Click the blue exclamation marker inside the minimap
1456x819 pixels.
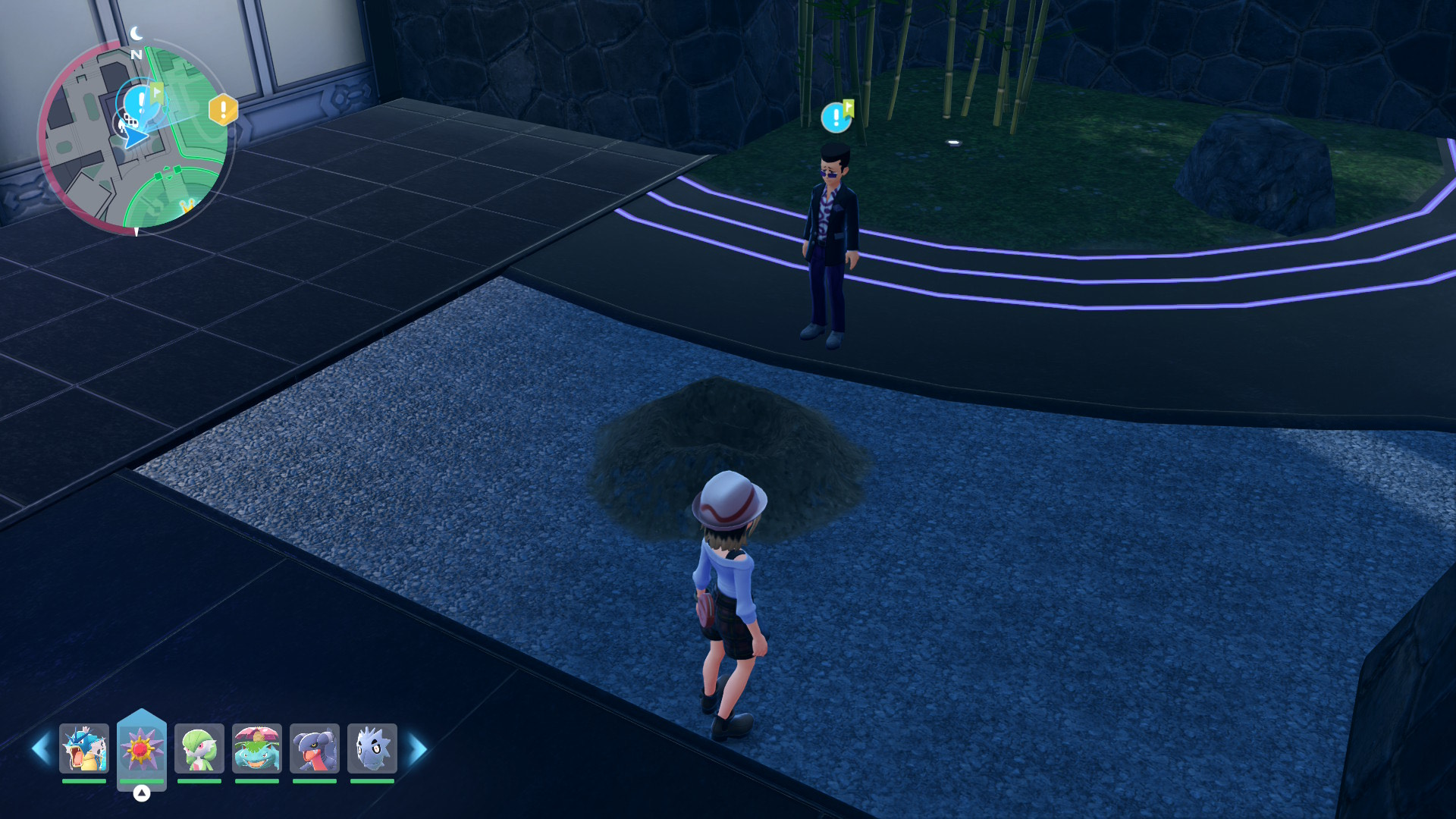(140, 102)
